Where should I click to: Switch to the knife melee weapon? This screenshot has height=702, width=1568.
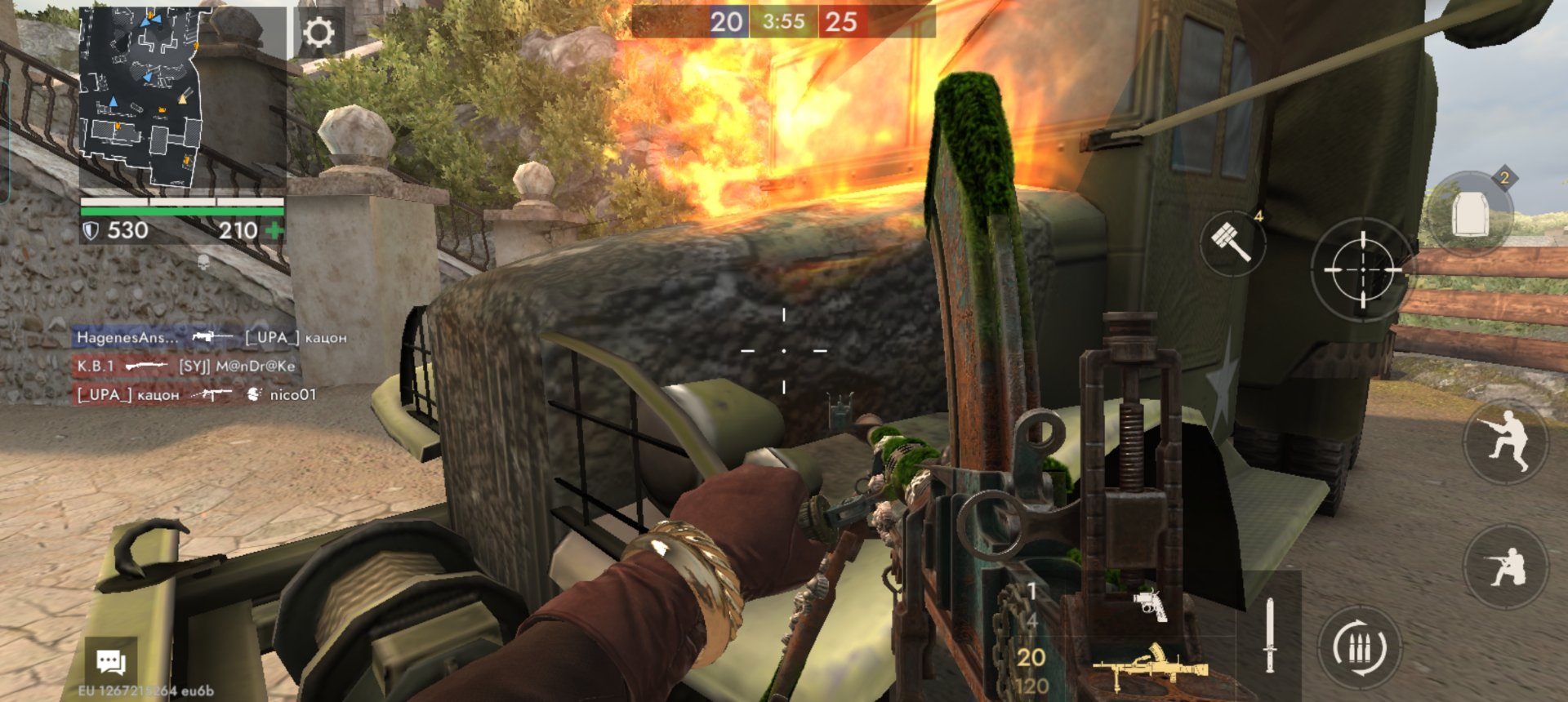coord(1269,635)
